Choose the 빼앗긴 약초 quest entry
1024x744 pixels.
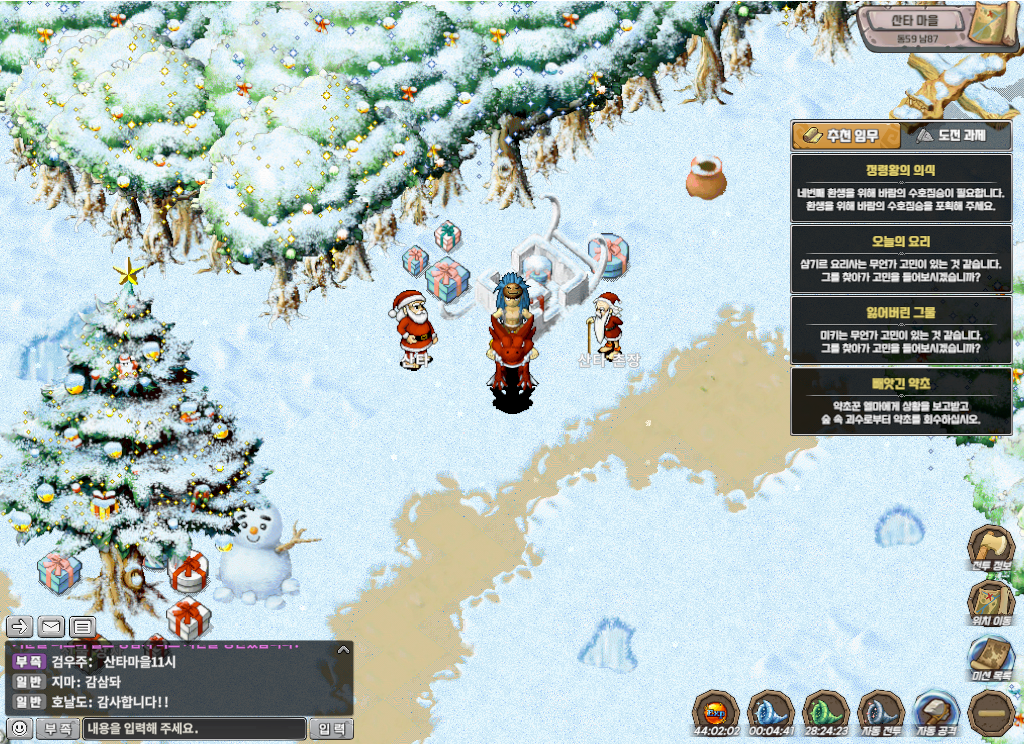[x=901, y=400]
